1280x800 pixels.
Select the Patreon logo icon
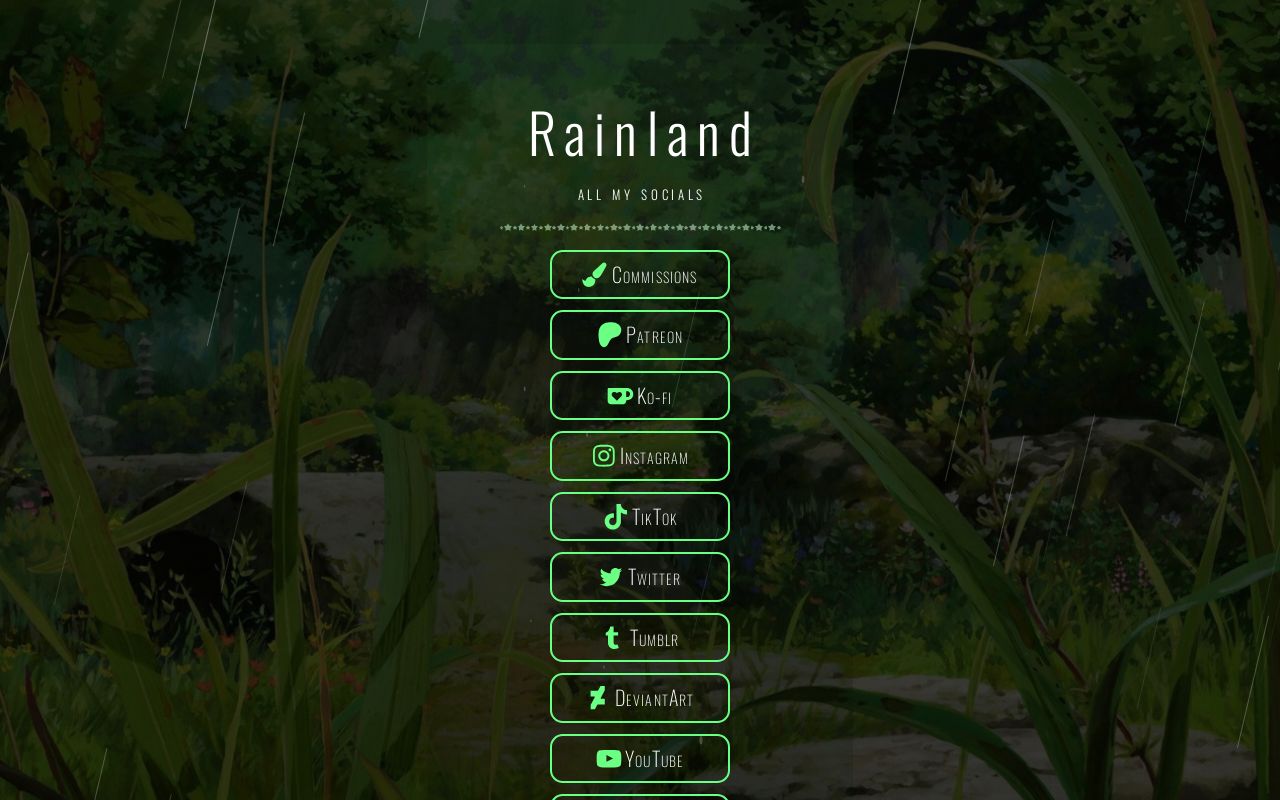coord(610,335)
